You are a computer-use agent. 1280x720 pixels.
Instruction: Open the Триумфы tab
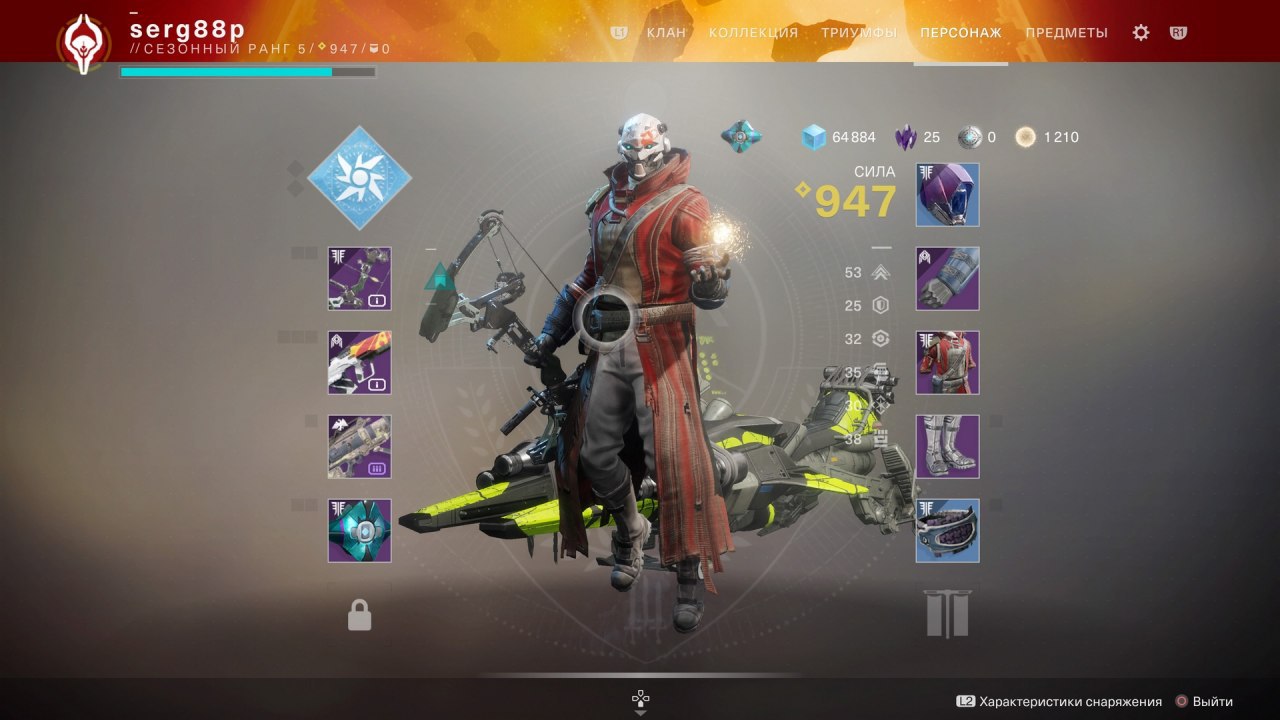858,33
